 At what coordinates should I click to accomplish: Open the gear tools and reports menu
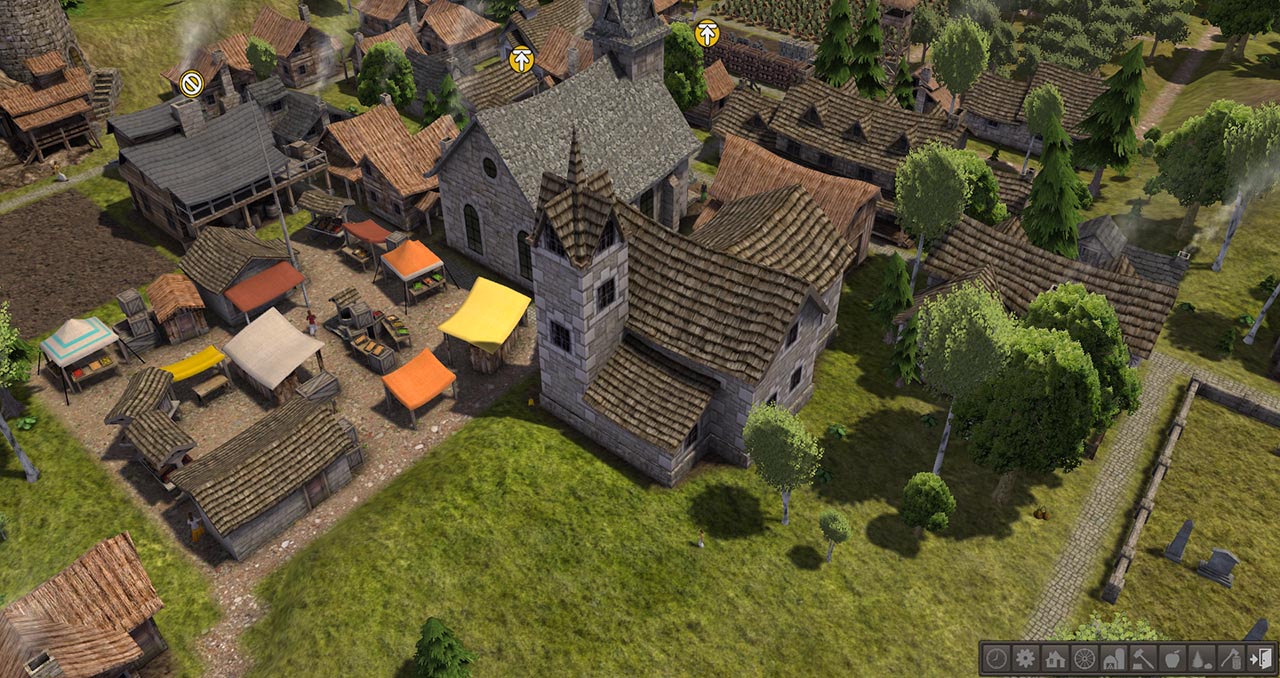click(1025, 658)
